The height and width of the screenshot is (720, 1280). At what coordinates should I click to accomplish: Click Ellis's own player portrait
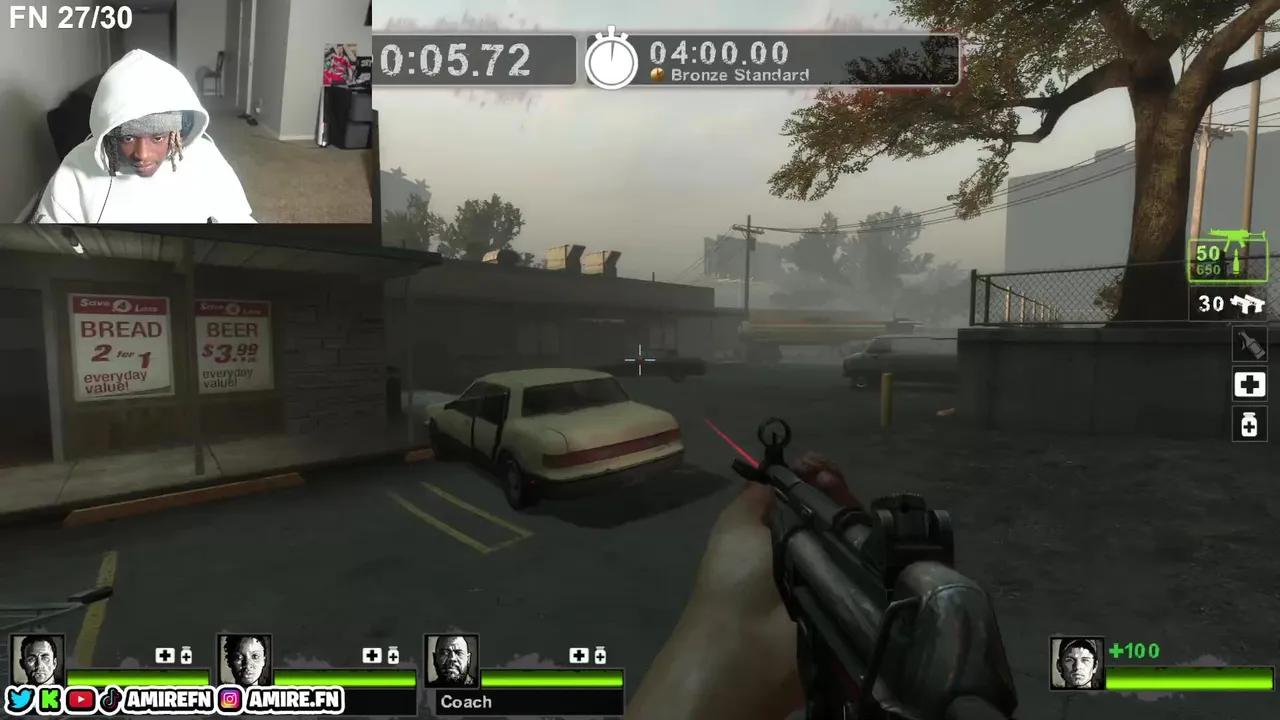click(x=1077, y=663)
